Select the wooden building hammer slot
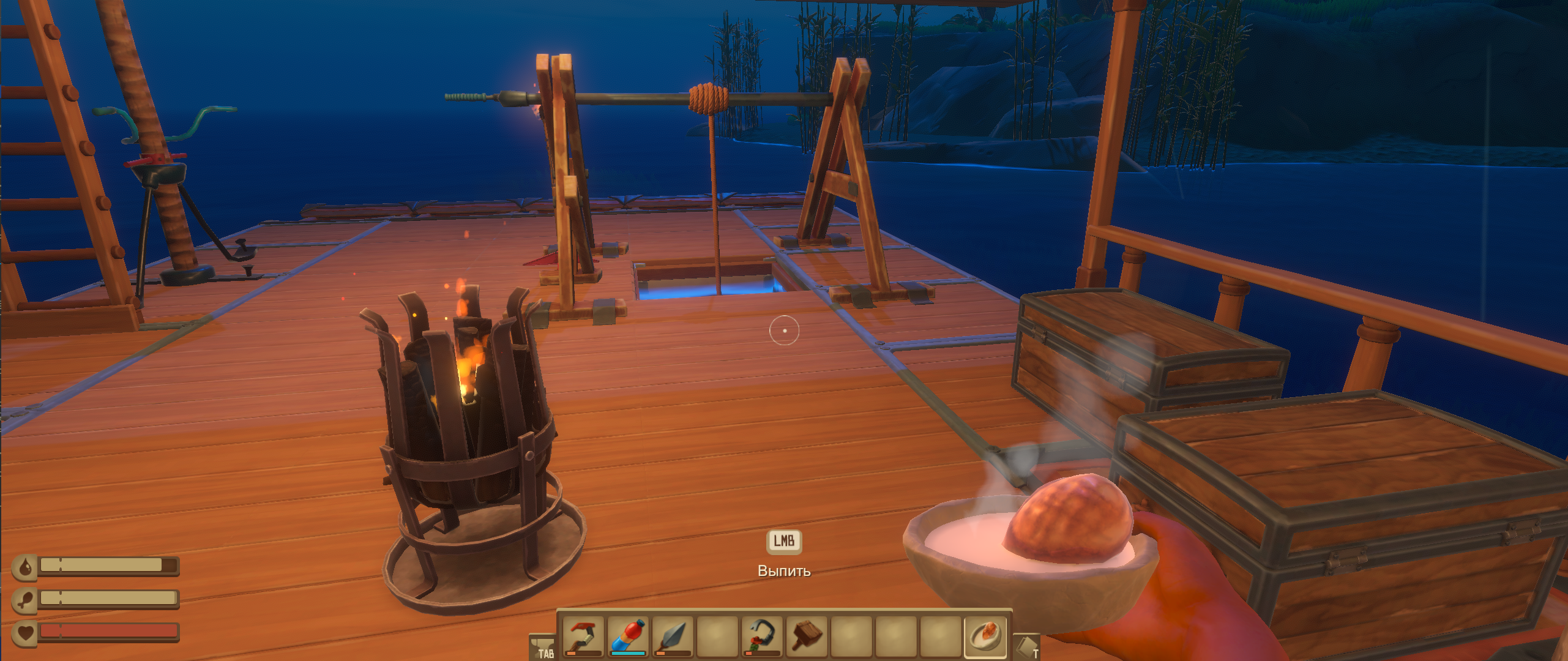Viewport: 1568px width, 661px height. (807, 636)
